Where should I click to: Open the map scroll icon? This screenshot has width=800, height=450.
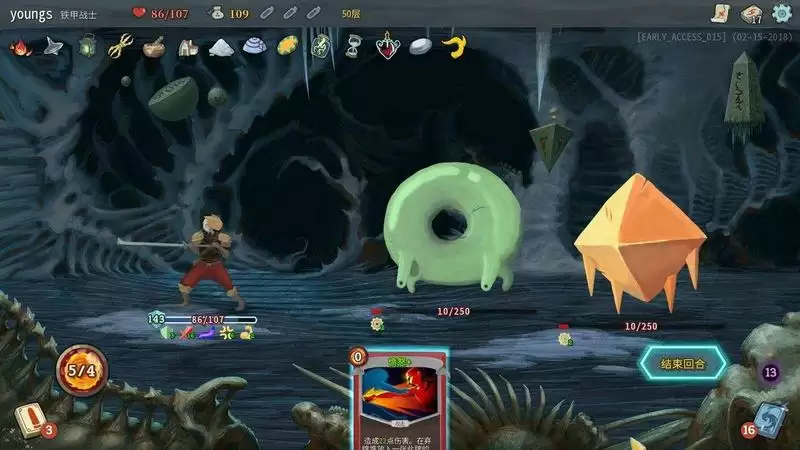click(x=719, y=13)
